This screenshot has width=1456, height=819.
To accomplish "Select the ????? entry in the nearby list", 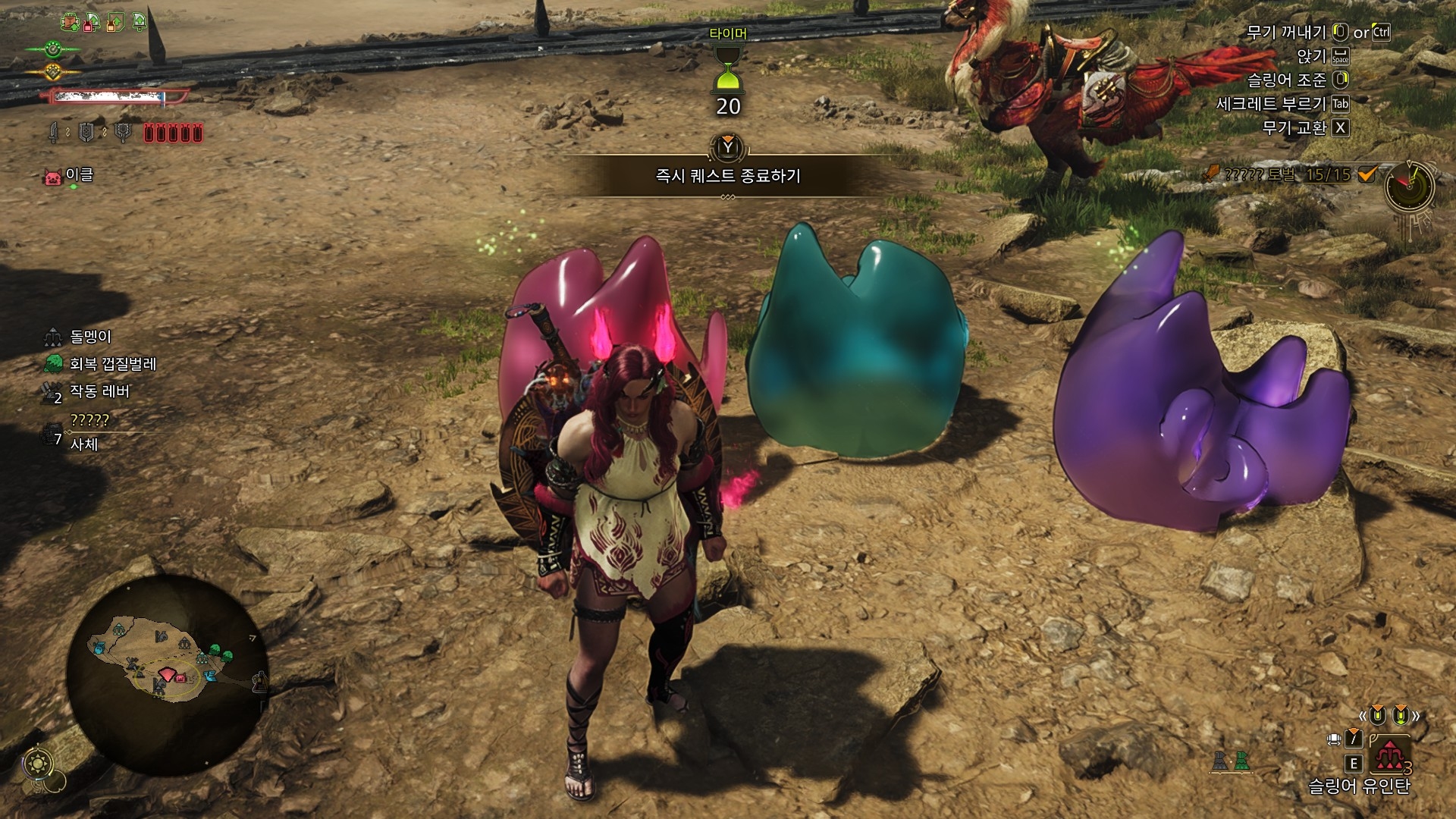I will tap(89, 419).
